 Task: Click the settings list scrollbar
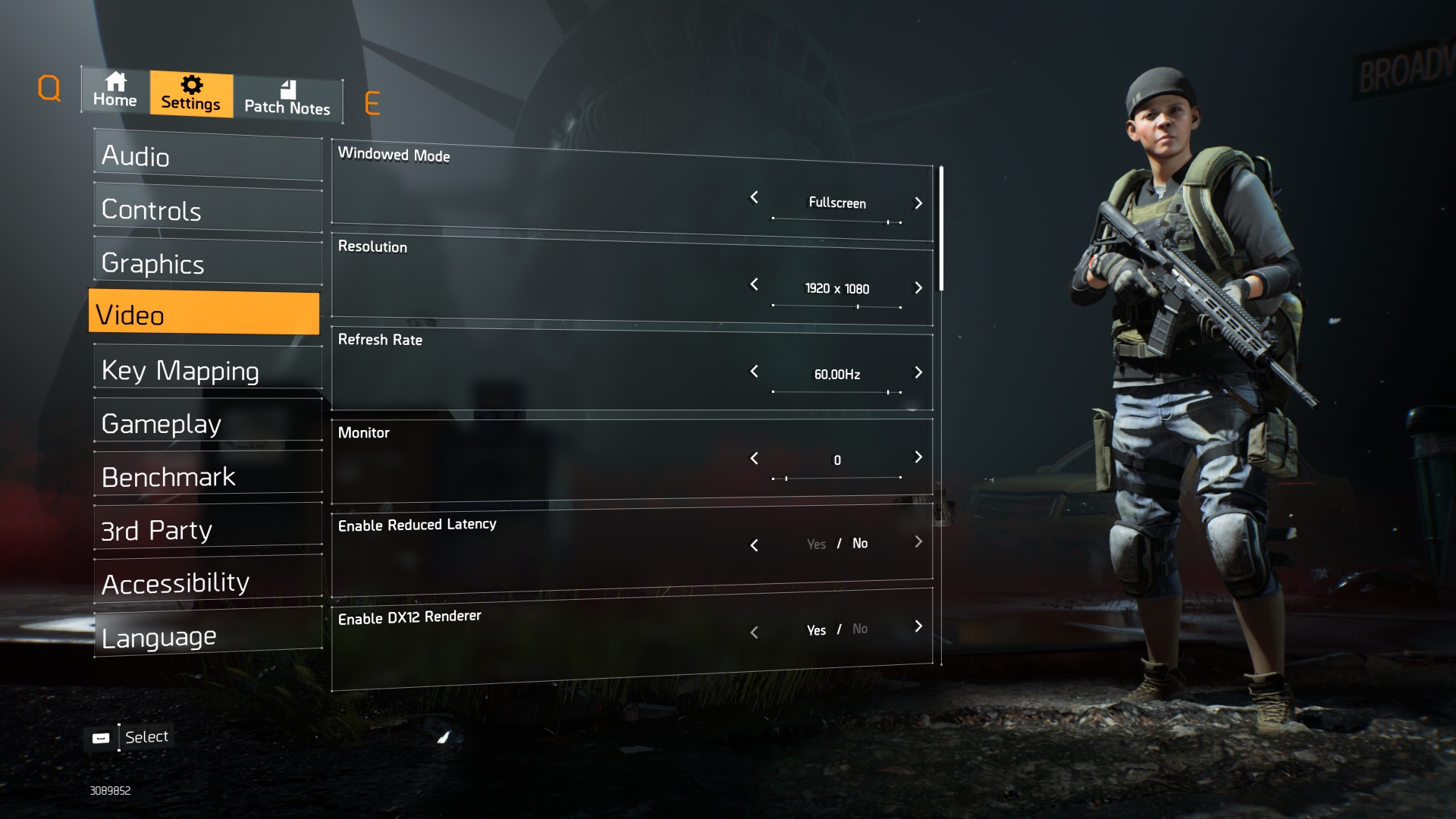pos(941,227)
